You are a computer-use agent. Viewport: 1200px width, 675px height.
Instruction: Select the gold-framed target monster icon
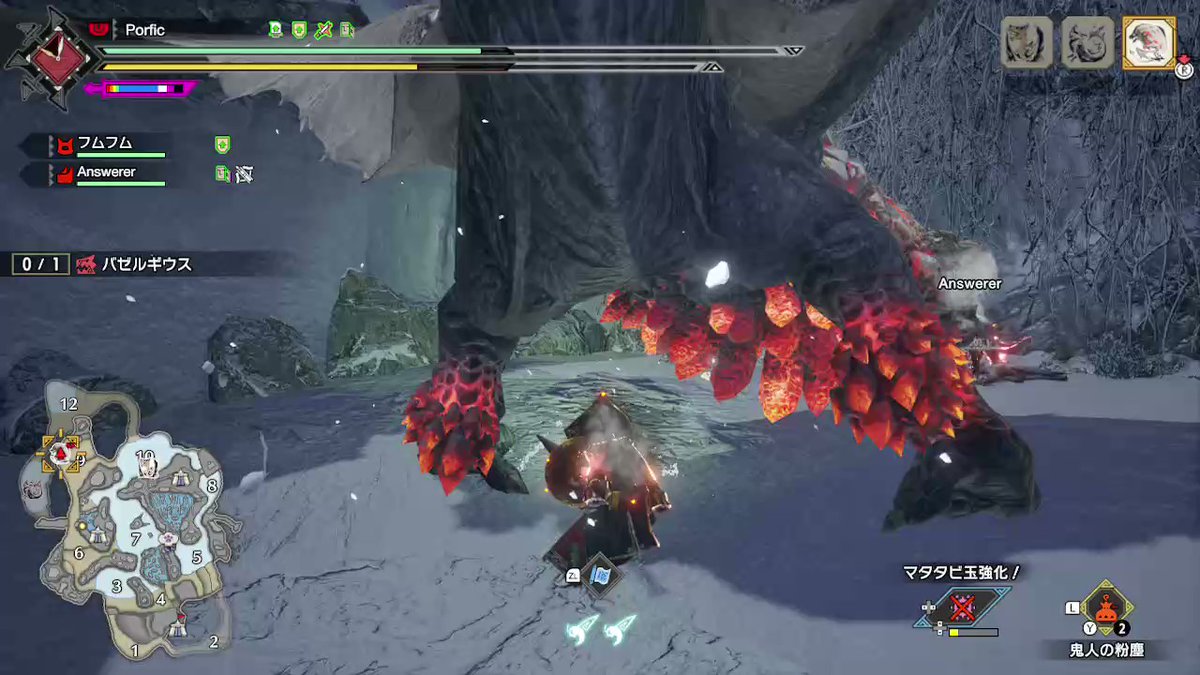[x=1148, y=43]
